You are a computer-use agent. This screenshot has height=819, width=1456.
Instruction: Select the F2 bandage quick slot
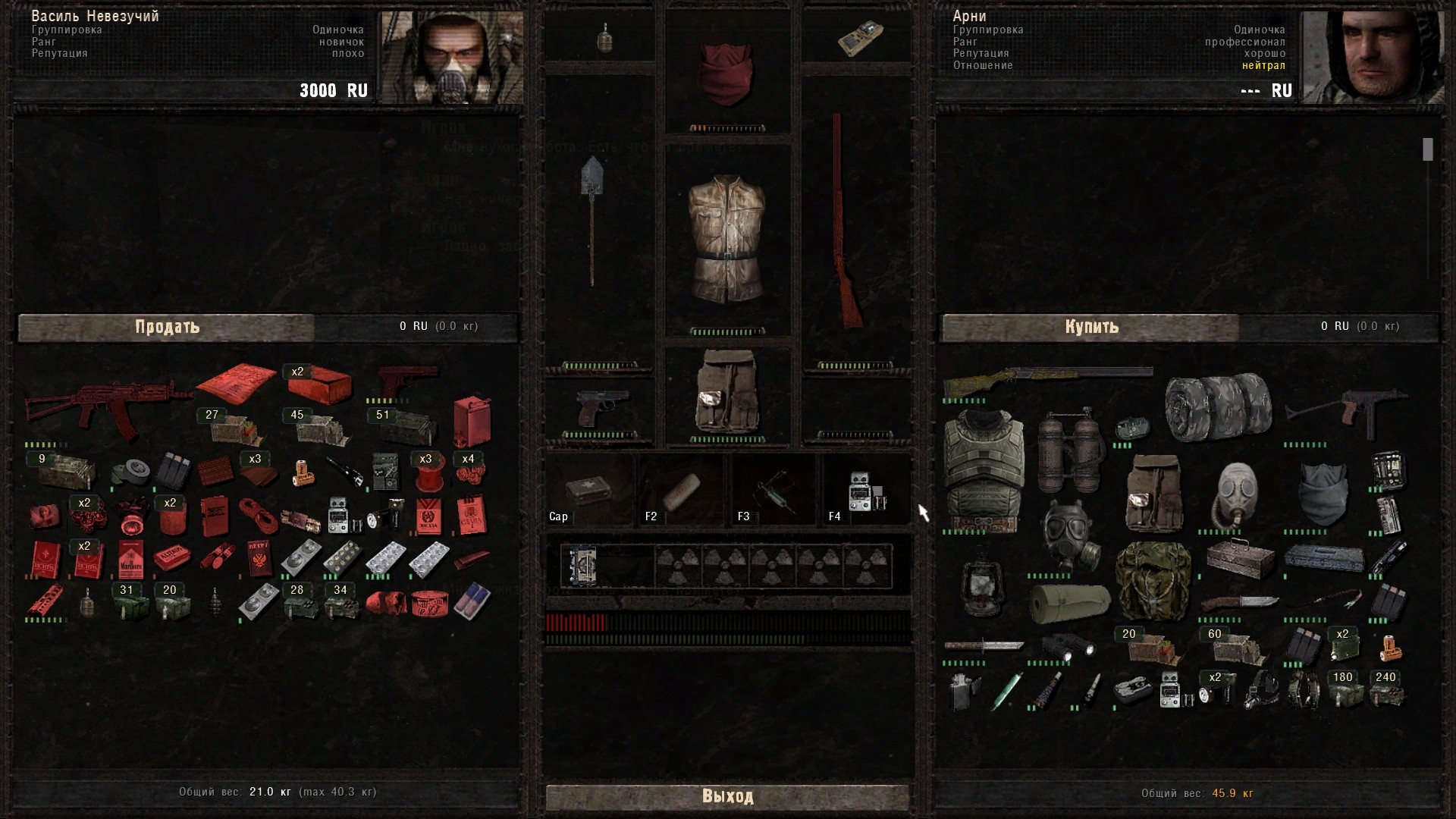682,491
